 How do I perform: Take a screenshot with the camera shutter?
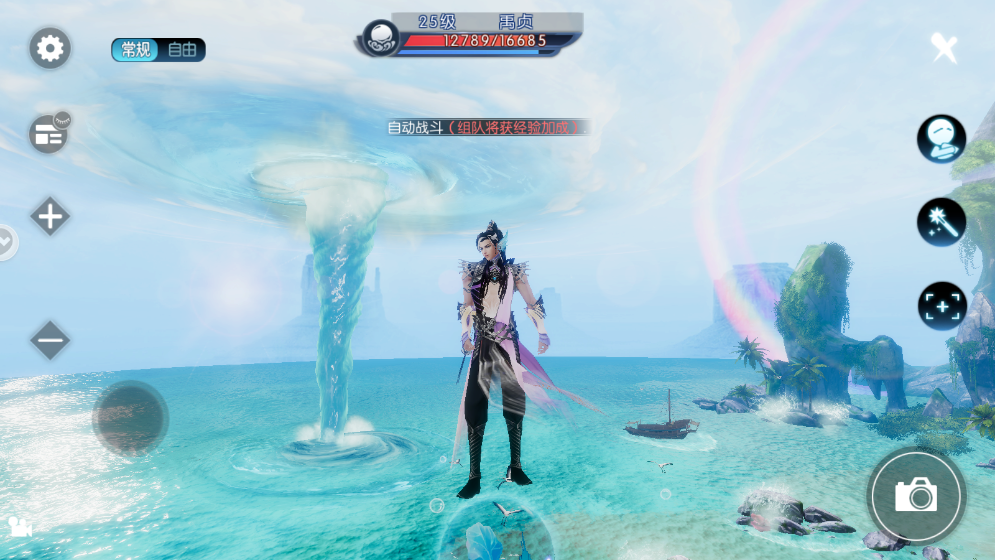[915, 495]
